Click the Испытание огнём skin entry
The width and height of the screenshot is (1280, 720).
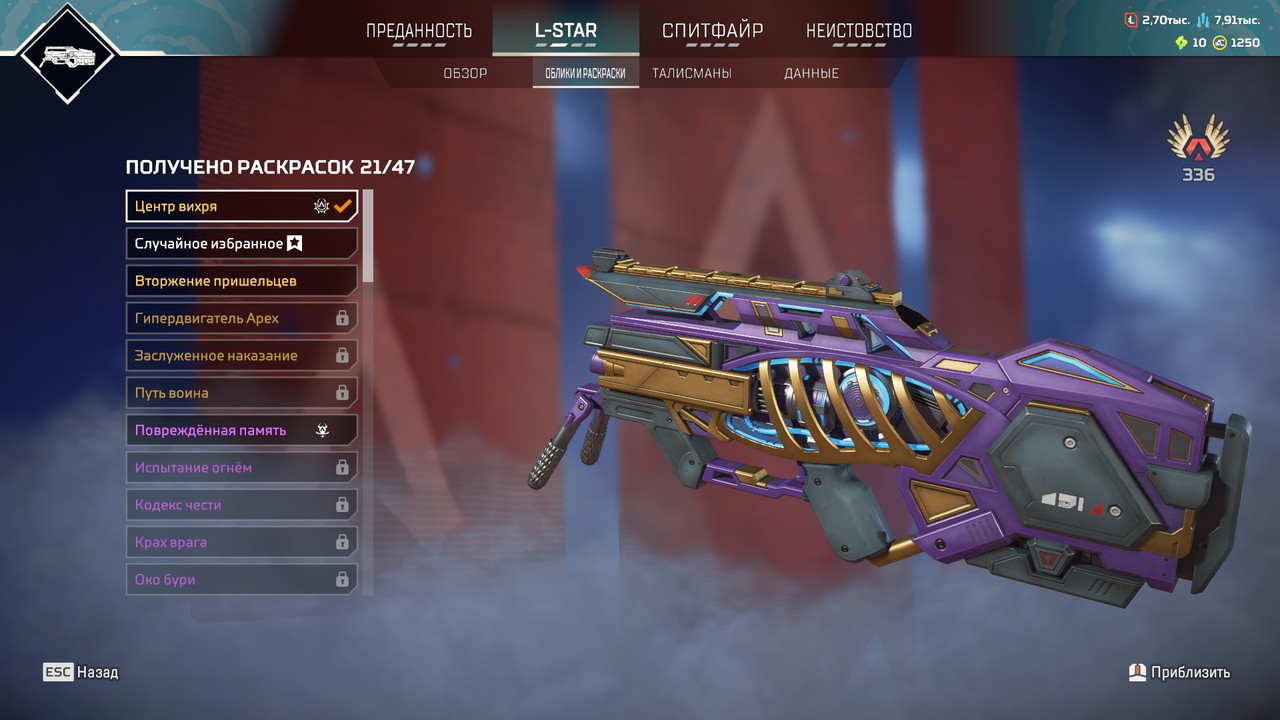(x=241, y=468)
